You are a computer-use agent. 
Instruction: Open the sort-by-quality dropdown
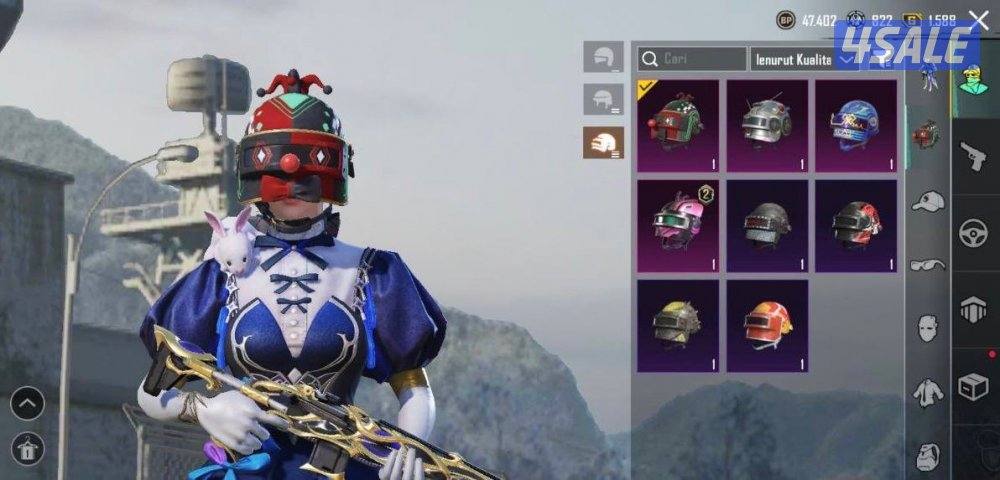tap(804, 59)
